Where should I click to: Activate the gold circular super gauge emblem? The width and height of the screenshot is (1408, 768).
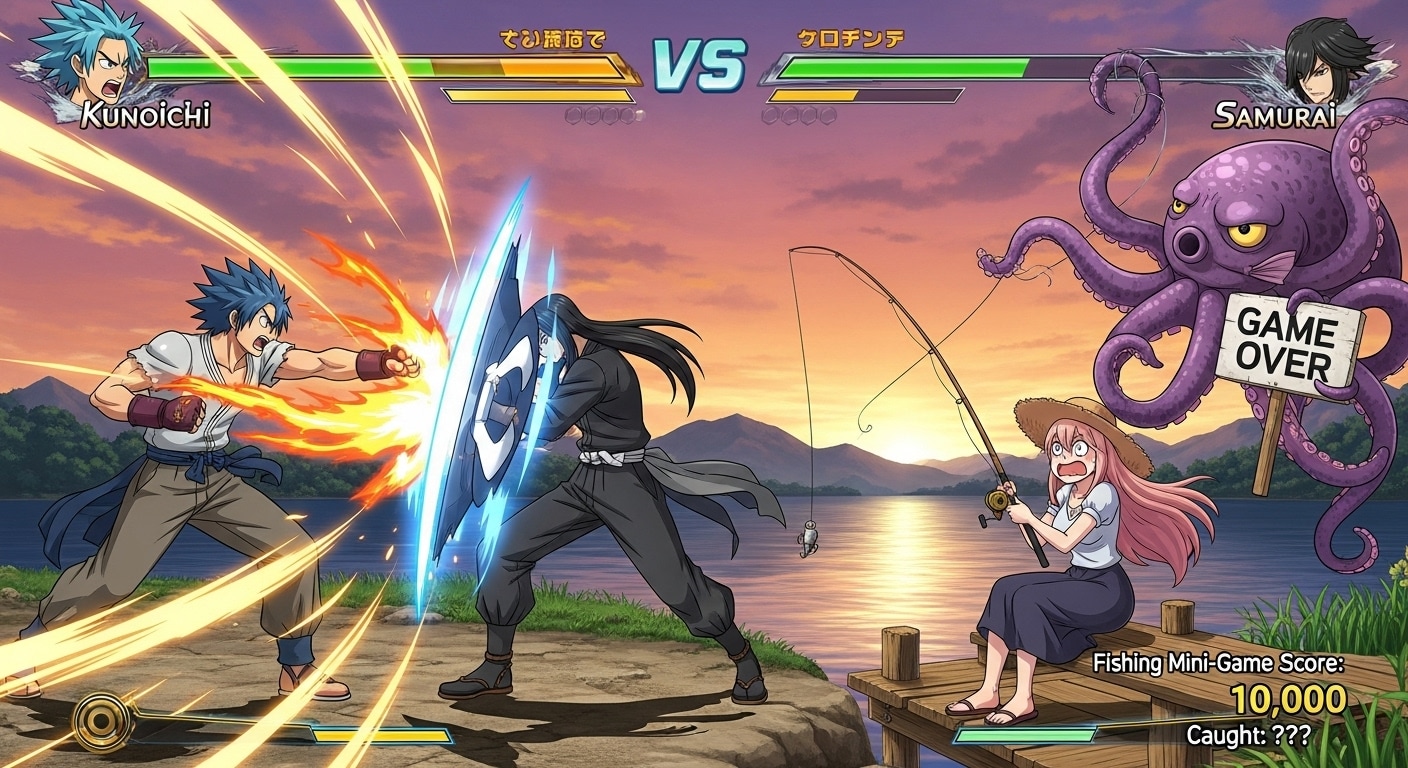point(103,719)
